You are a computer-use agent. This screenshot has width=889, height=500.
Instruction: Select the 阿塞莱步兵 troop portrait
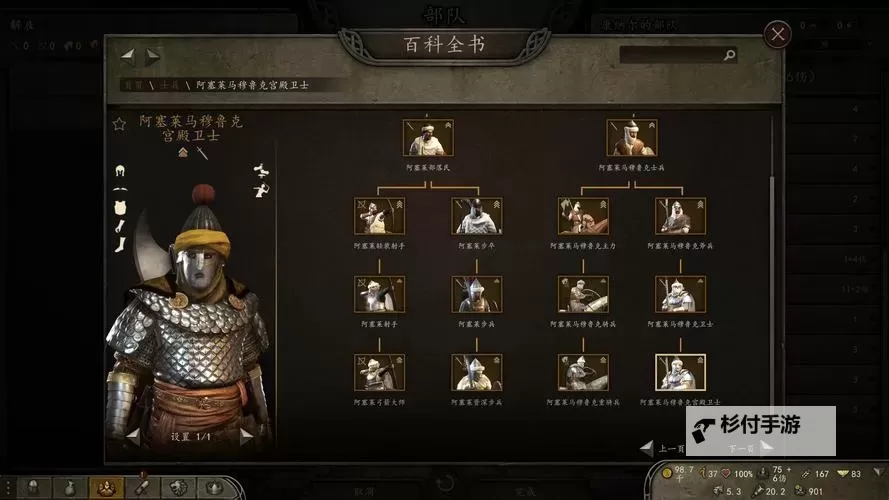(476, 295)
